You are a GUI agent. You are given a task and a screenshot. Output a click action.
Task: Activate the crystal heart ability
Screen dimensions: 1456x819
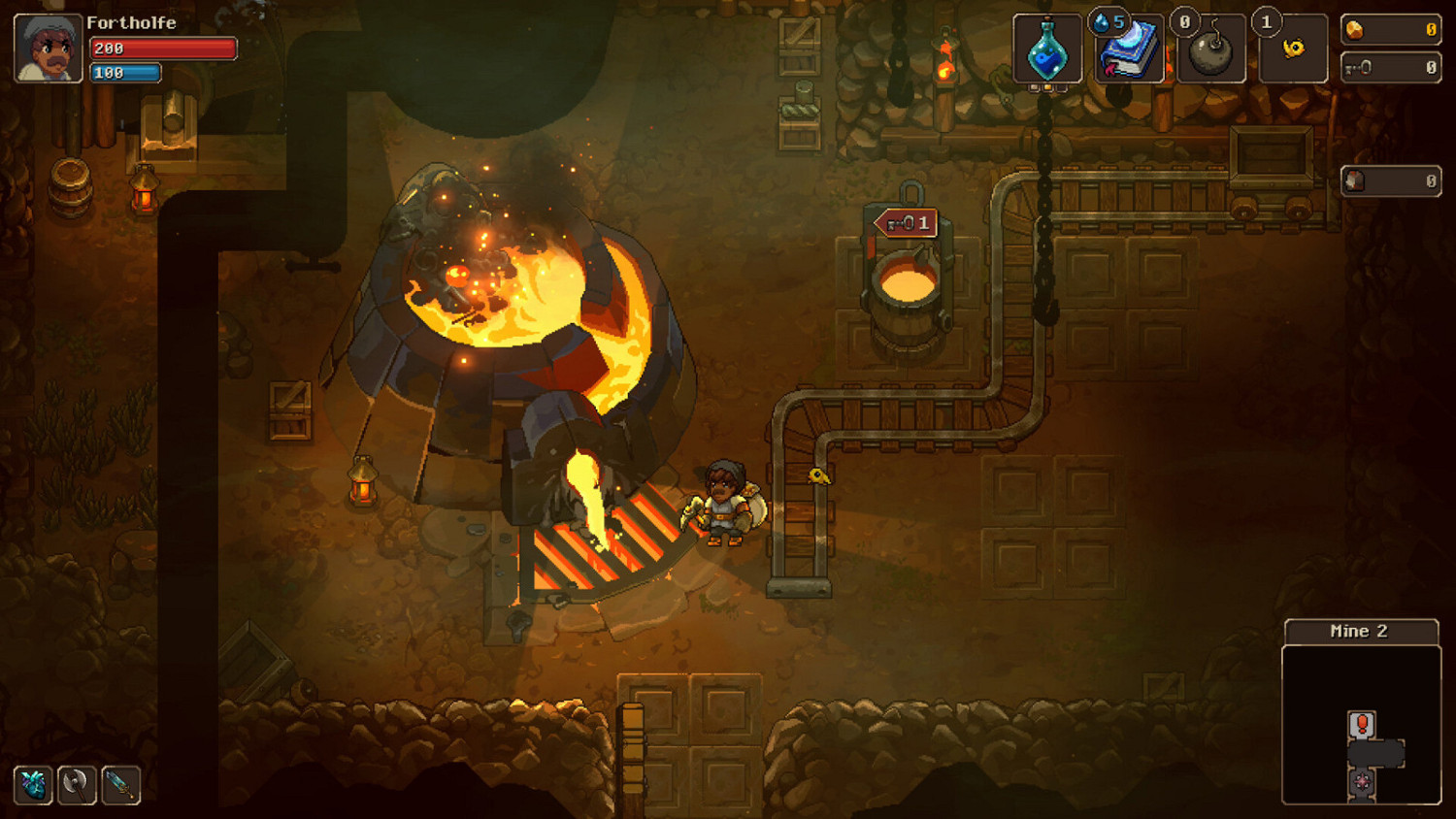(x=34, y=786)
